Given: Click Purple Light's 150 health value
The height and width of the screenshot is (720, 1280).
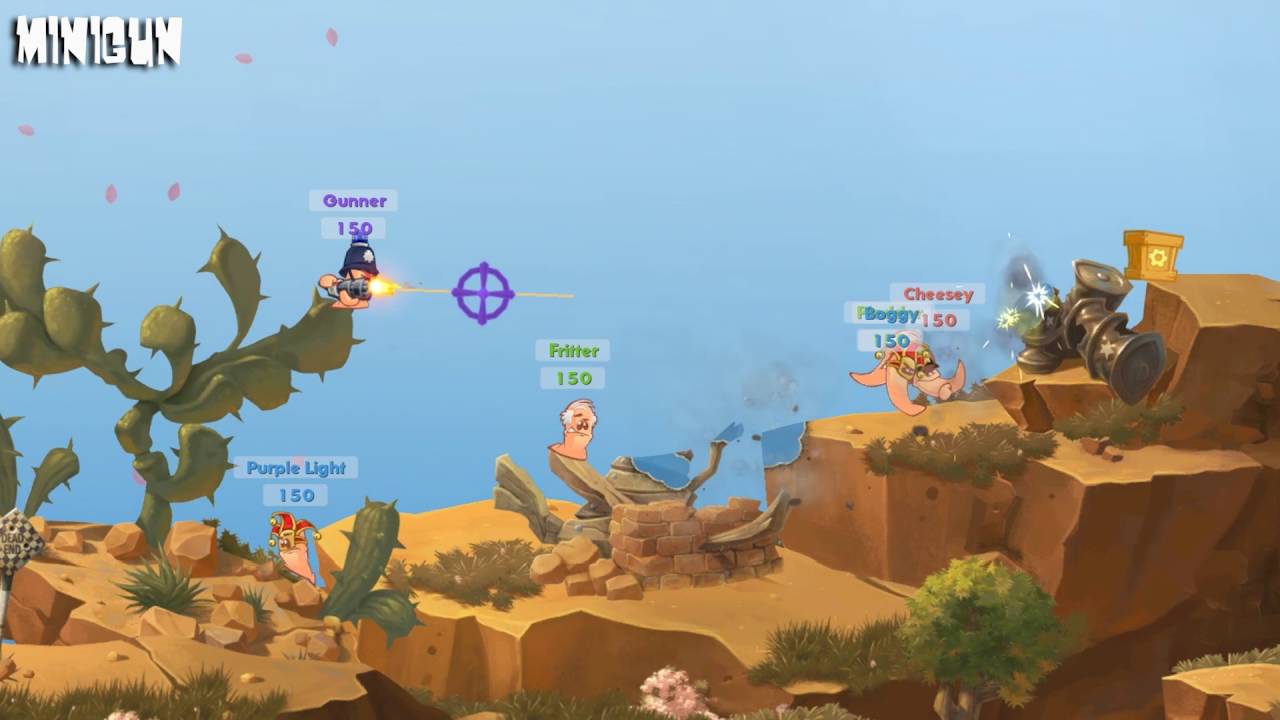Looking at the screenshot, I should [x=298, y=495].
